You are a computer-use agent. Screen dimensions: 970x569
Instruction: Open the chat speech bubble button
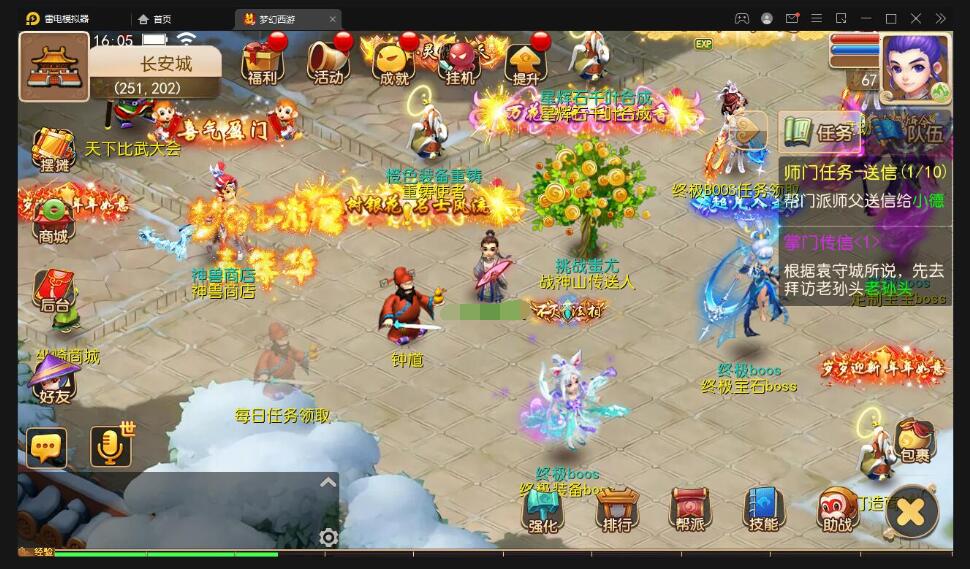(x=47, y=448)
